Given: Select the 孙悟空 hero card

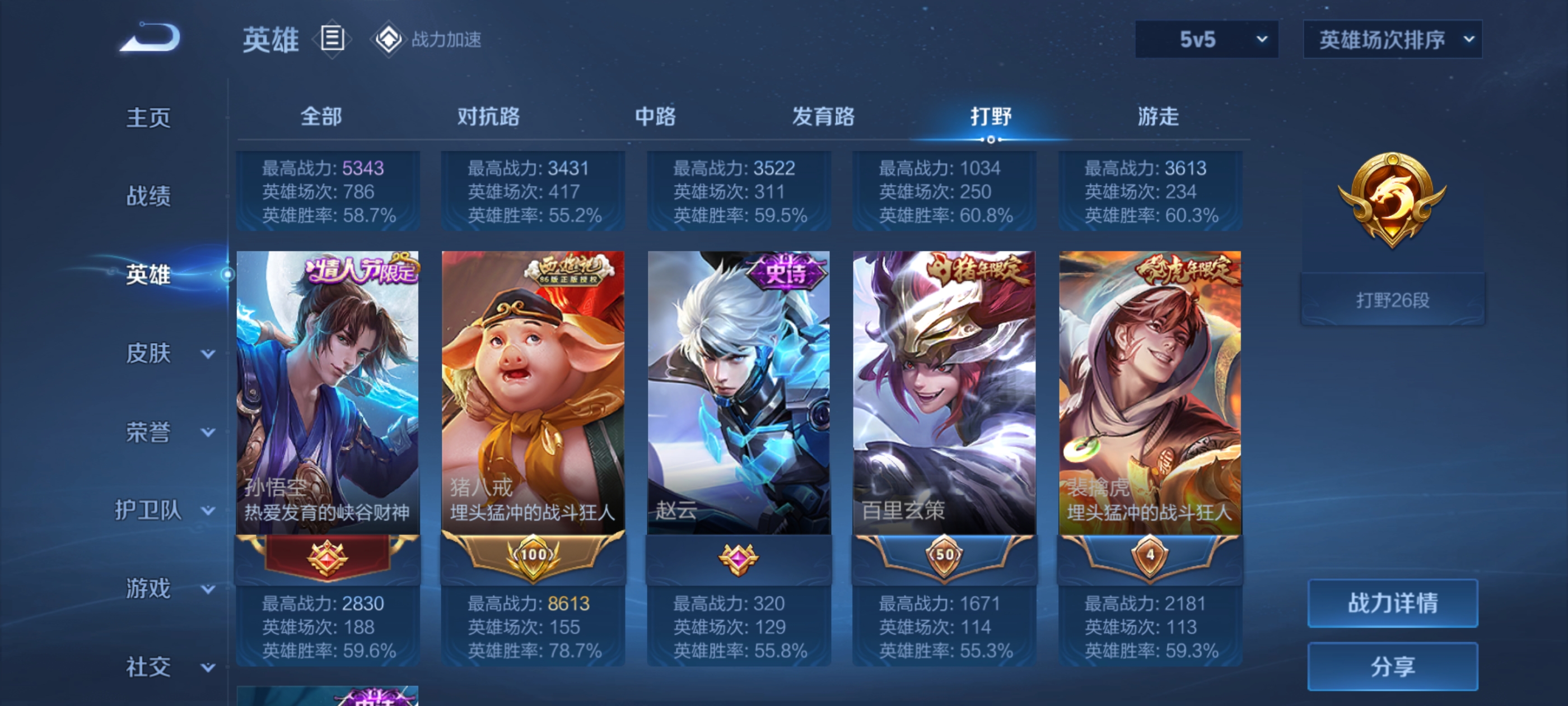Looking at the screenshot, I should pos(328,392).
